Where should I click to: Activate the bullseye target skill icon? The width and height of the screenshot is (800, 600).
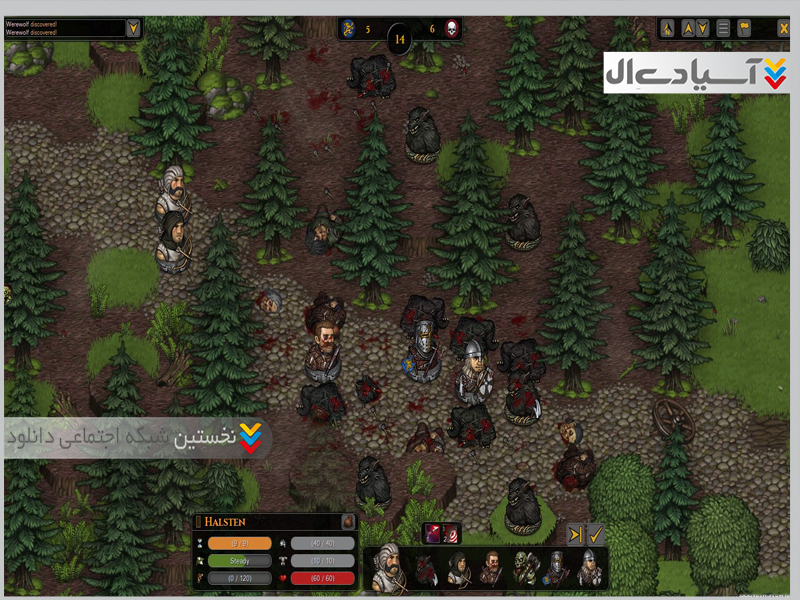click(x=451, y=534)
